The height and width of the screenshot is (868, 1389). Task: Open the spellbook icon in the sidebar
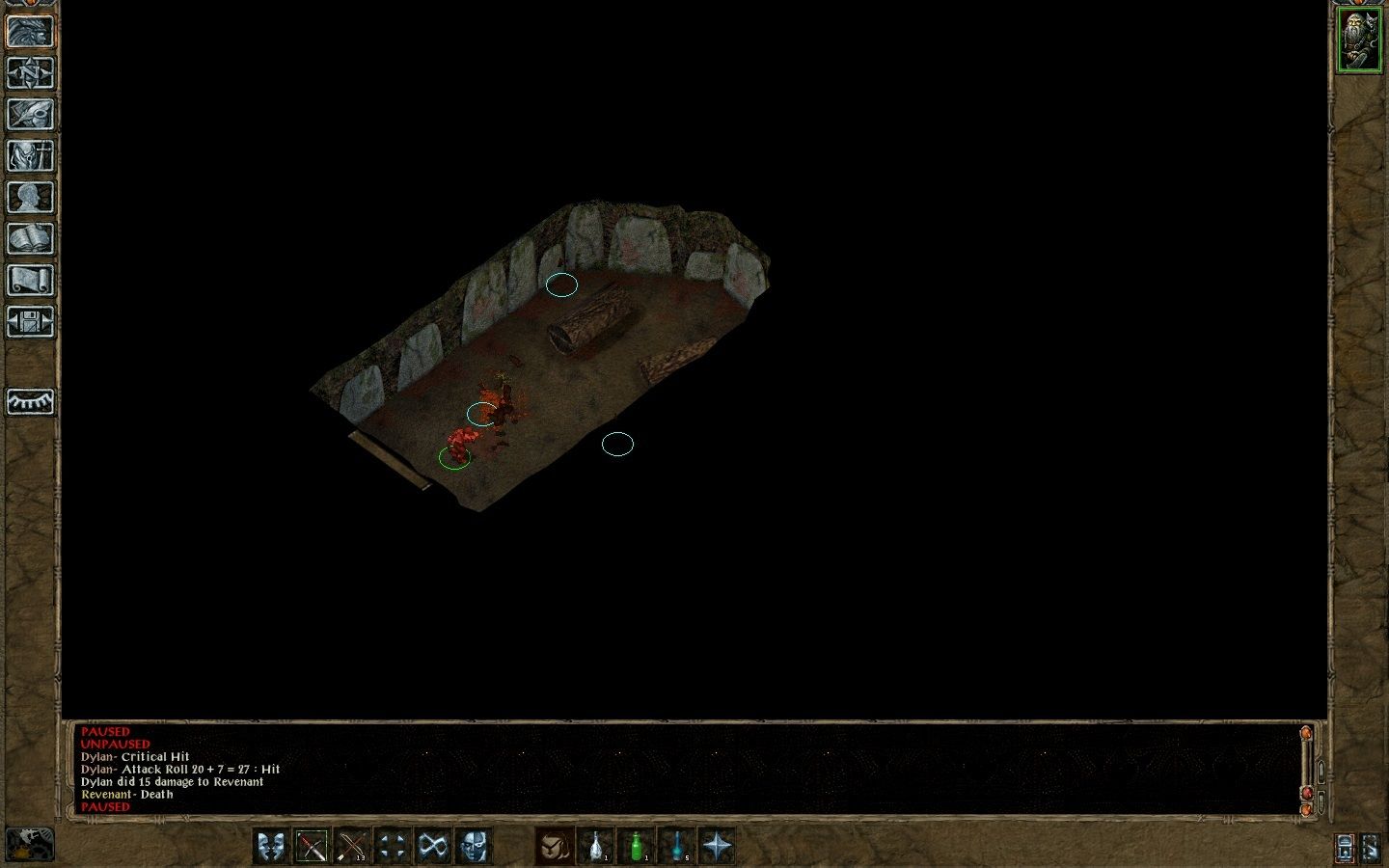[31, 238]
